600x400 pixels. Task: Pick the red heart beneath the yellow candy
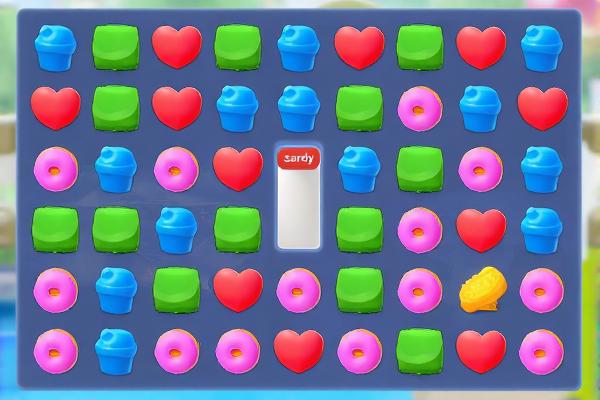tap(480, 350)
